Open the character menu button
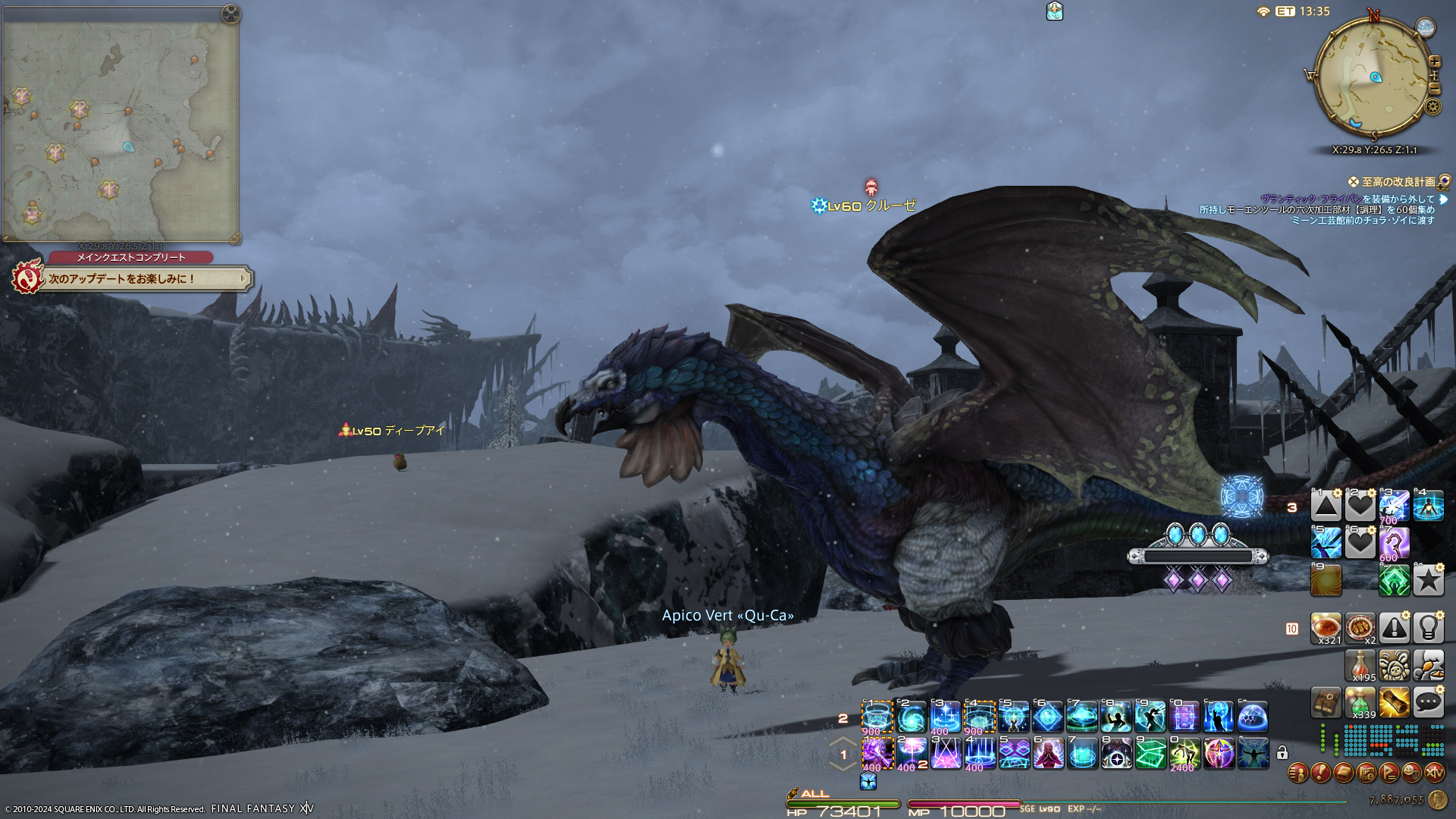 [1298, 773]
